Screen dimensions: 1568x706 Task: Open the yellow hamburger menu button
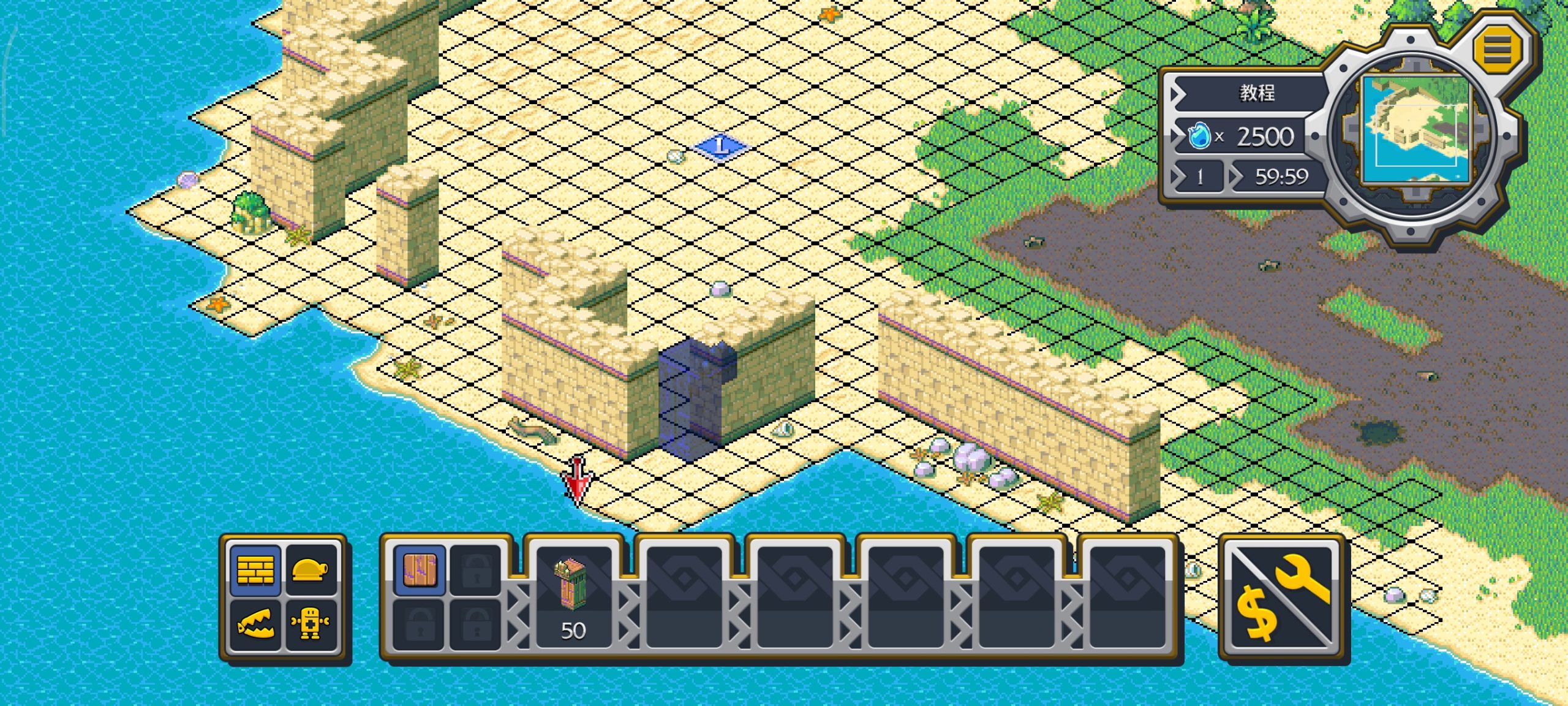pos(1497,48)
